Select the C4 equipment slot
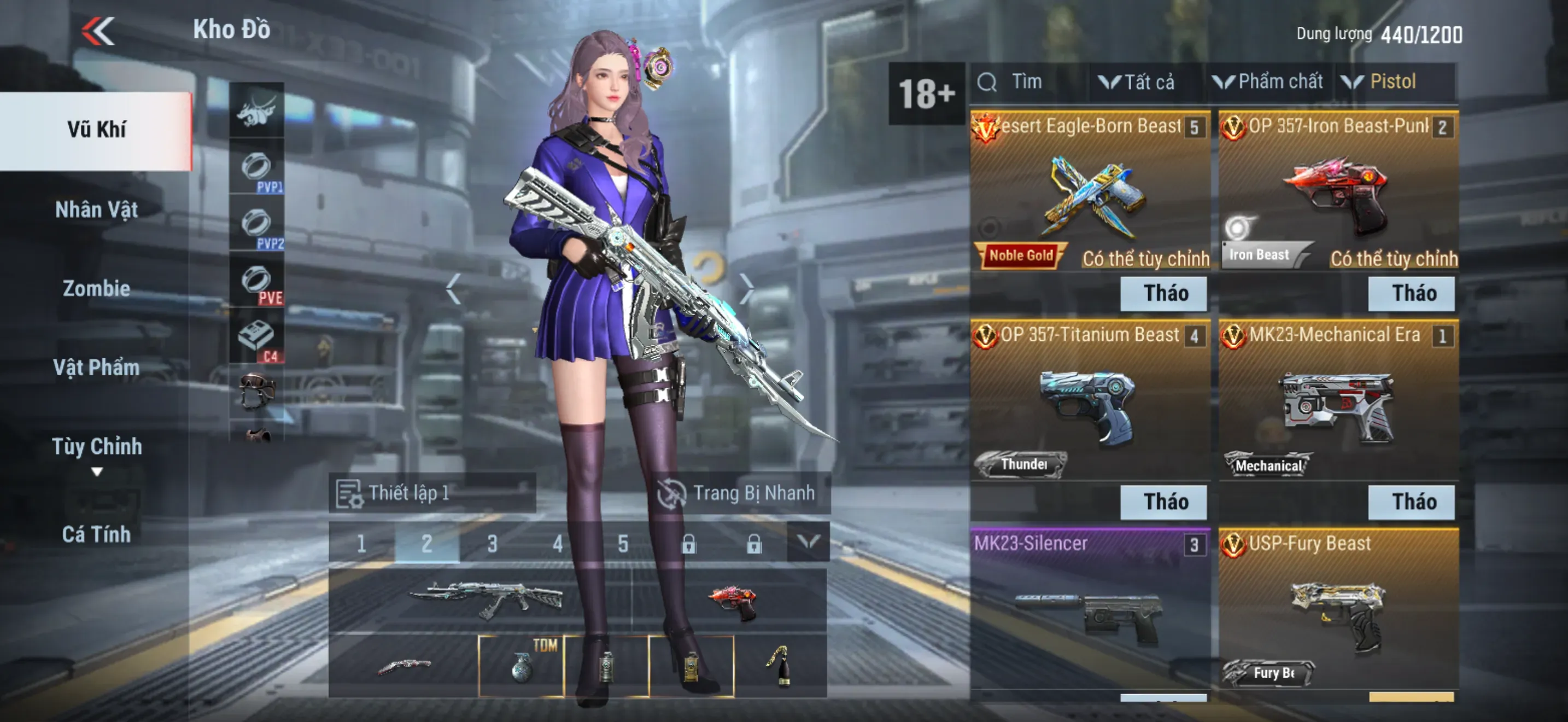This screenshot has width=1568, height=722. point(256,339)
